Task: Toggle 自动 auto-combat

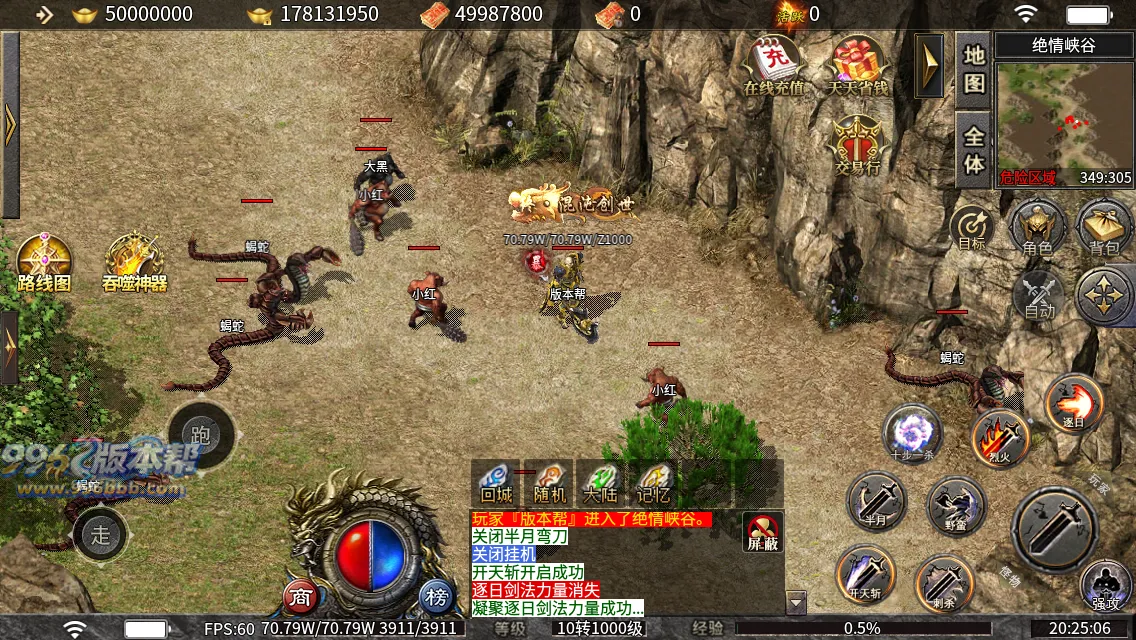Action: [1039, 296]
